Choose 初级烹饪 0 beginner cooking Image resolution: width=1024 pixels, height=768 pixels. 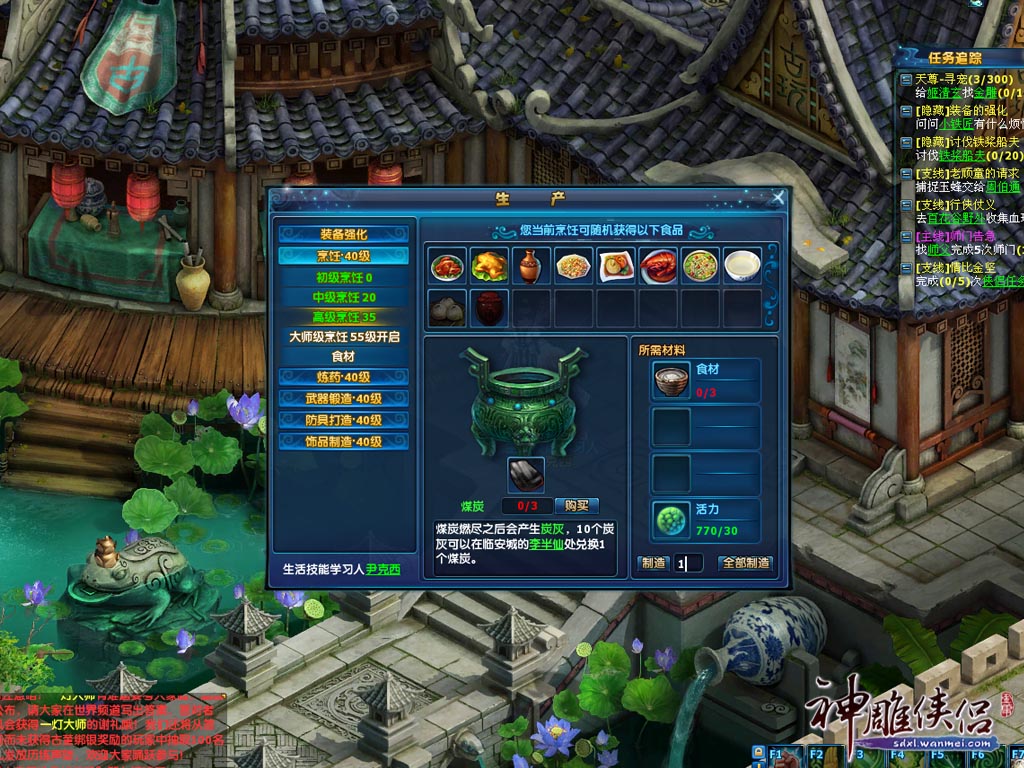click(x=343, y=277)
